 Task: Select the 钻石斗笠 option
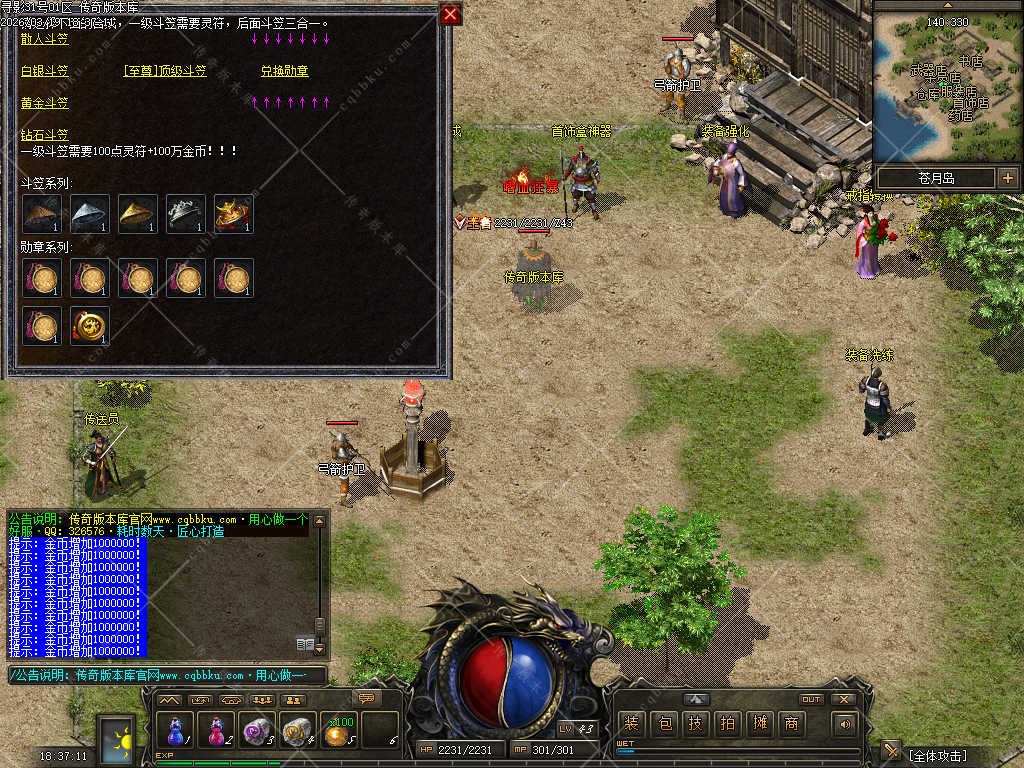coord(45,135)
